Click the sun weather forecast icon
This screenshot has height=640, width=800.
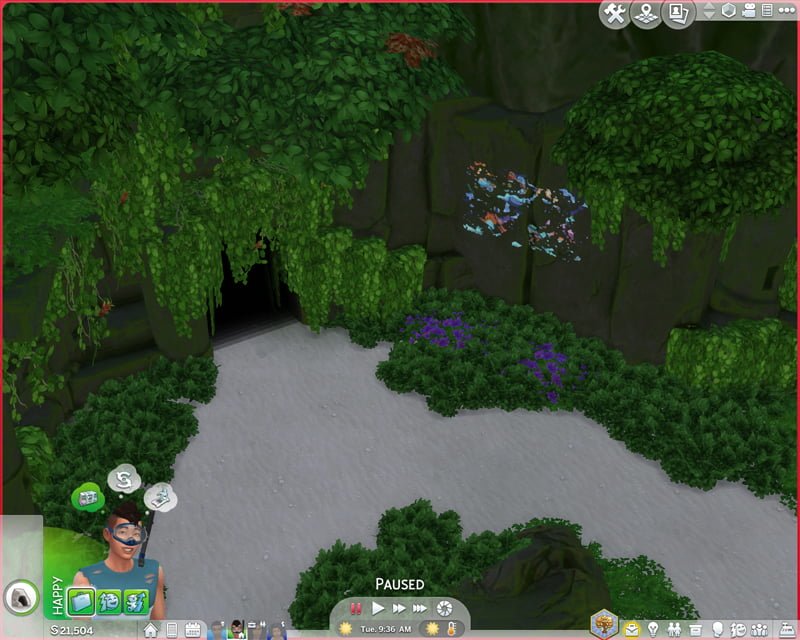(x=346, y=629)
